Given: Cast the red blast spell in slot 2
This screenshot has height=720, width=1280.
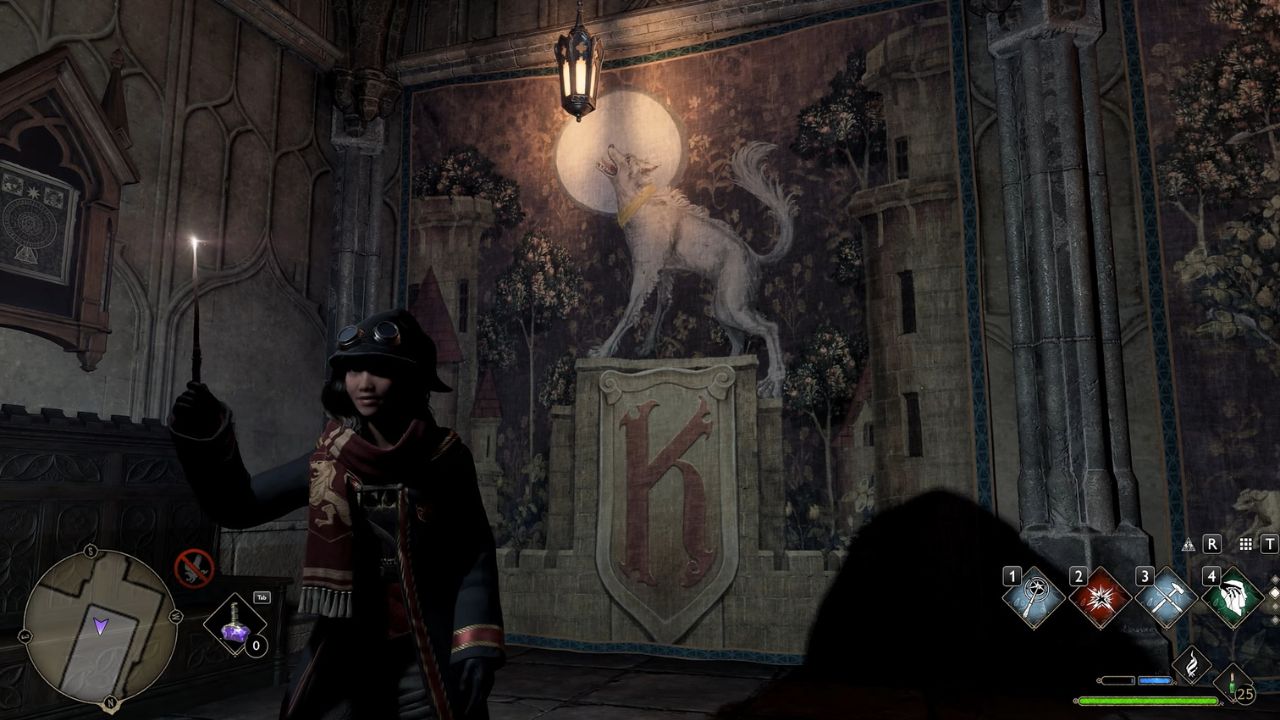Looking at the screenshot, I should pos(1101,598).
